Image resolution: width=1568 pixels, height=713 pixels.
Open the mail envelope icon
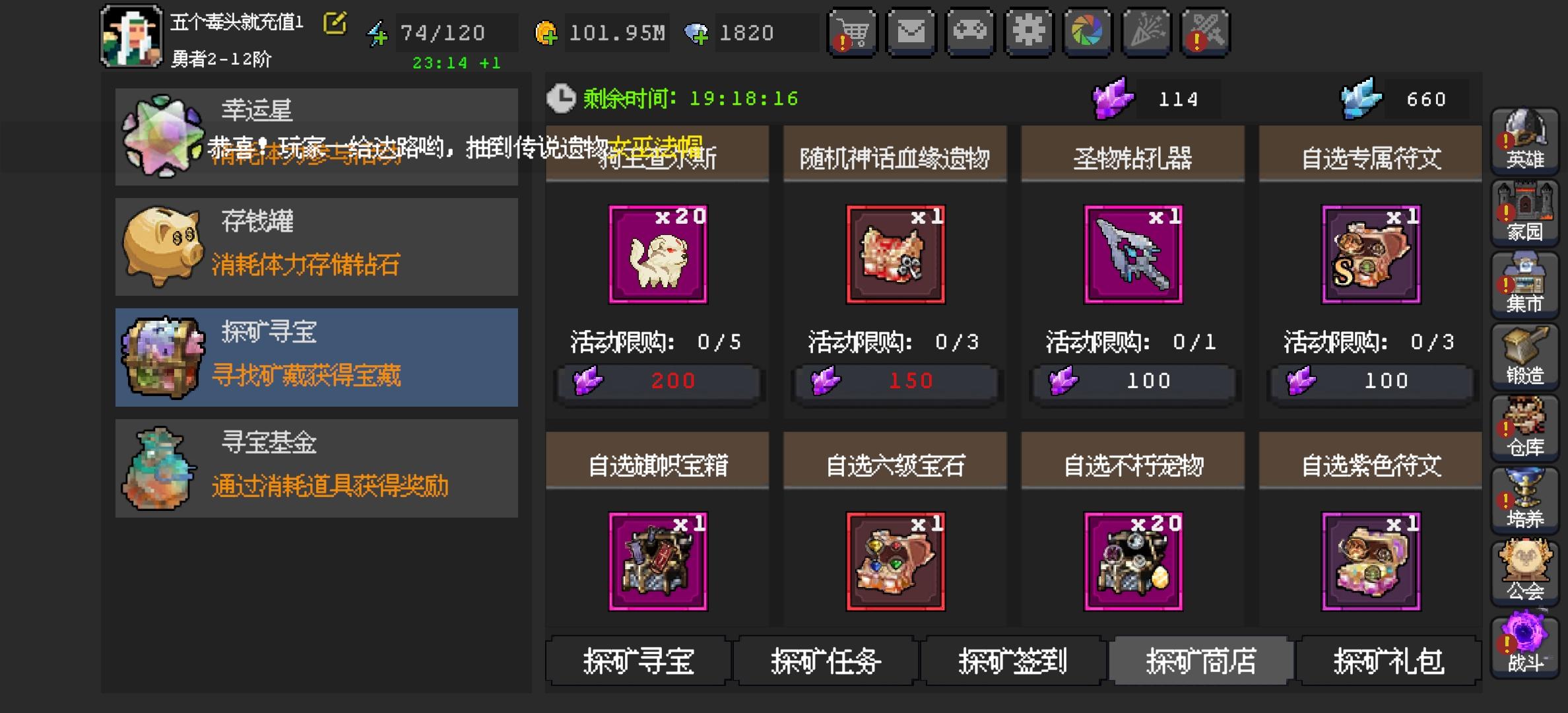[911, 32]
